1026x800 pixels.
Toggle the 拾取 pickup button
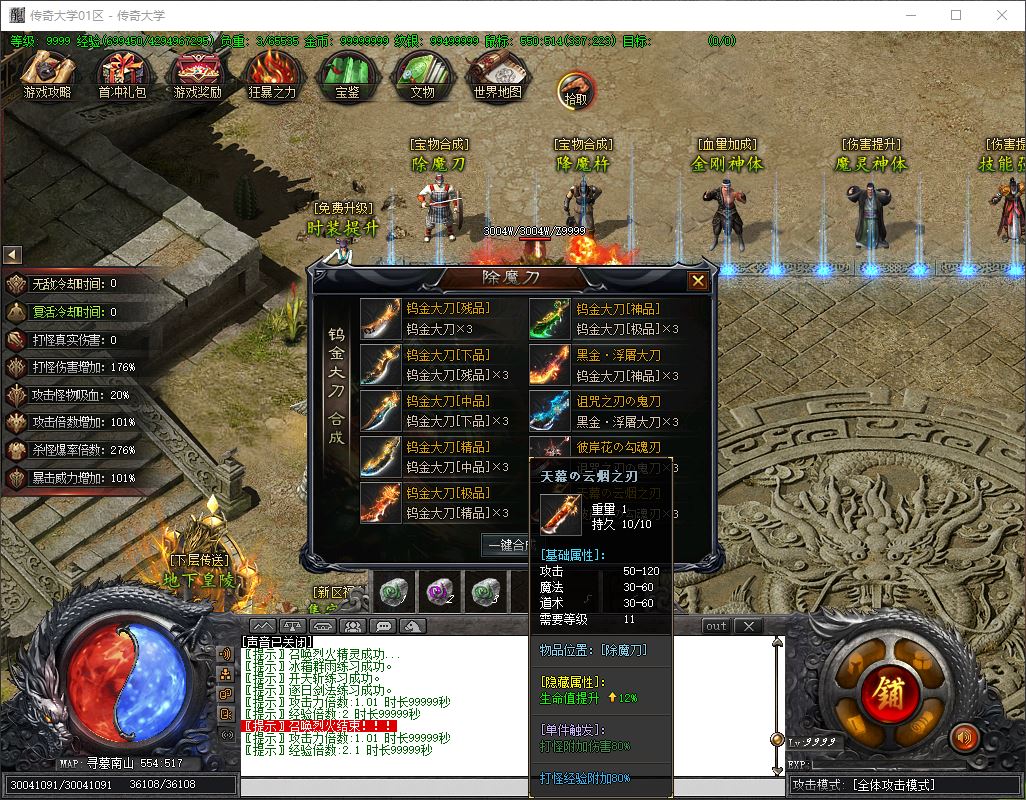(575, 90)
